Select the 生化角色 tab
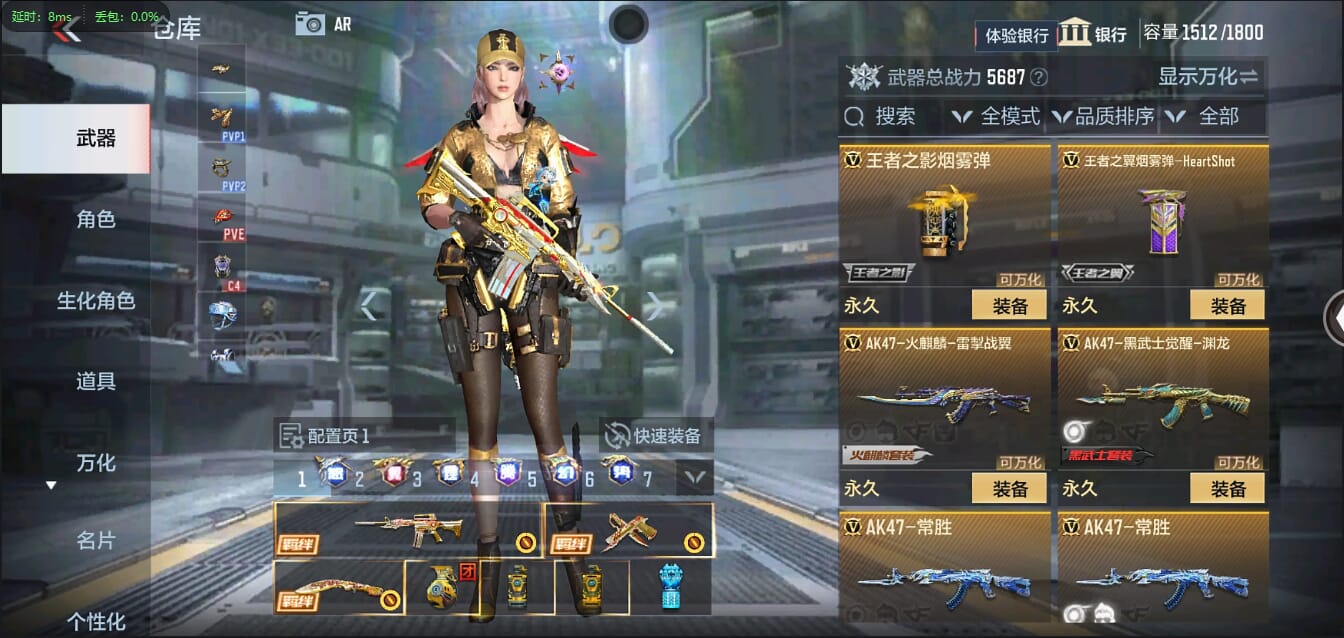The width and height of the screenshot is (1344, 638). [x=95, y=301]
